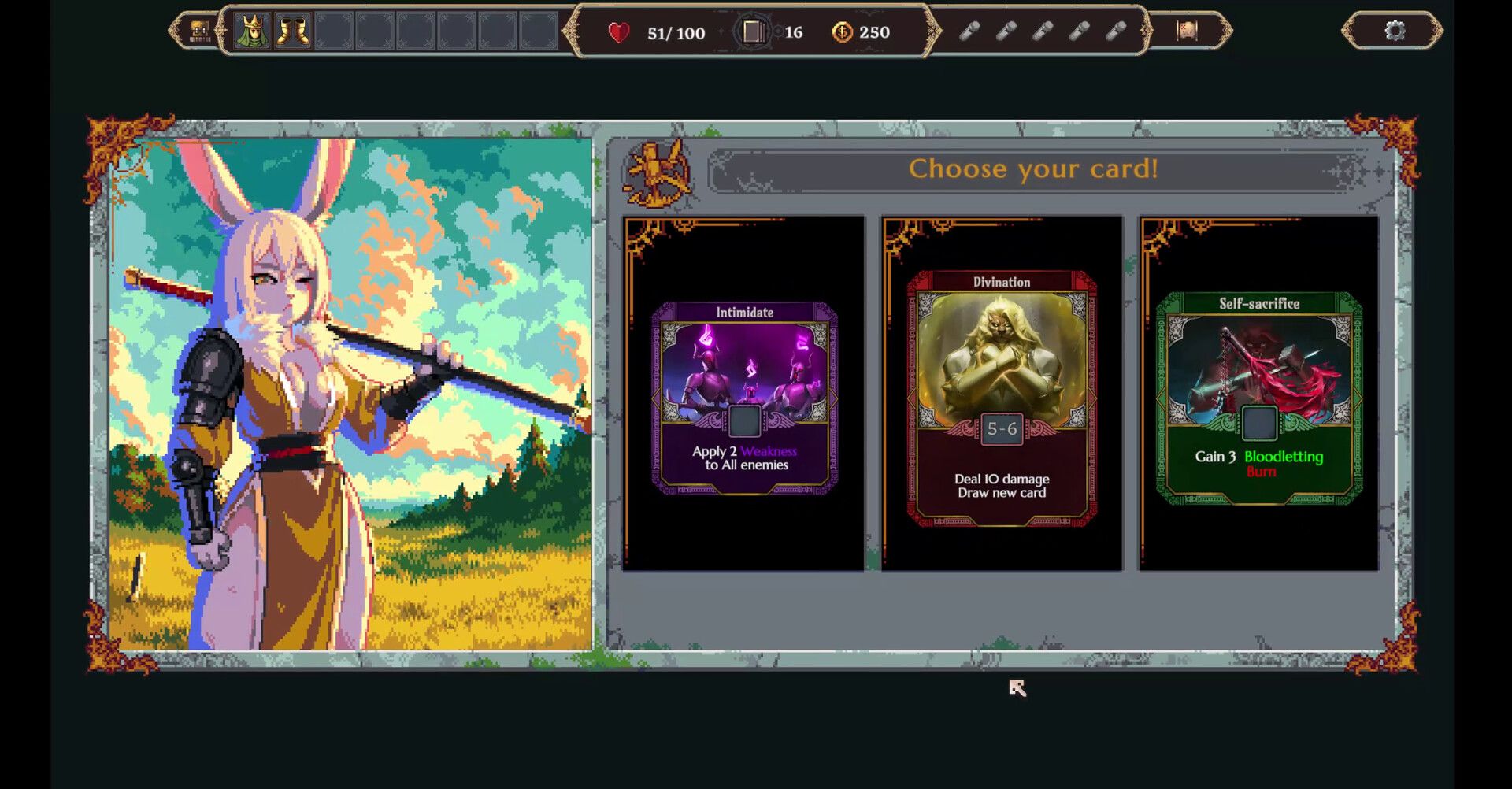Click the red heart health icon

click(x=619, y=32)
